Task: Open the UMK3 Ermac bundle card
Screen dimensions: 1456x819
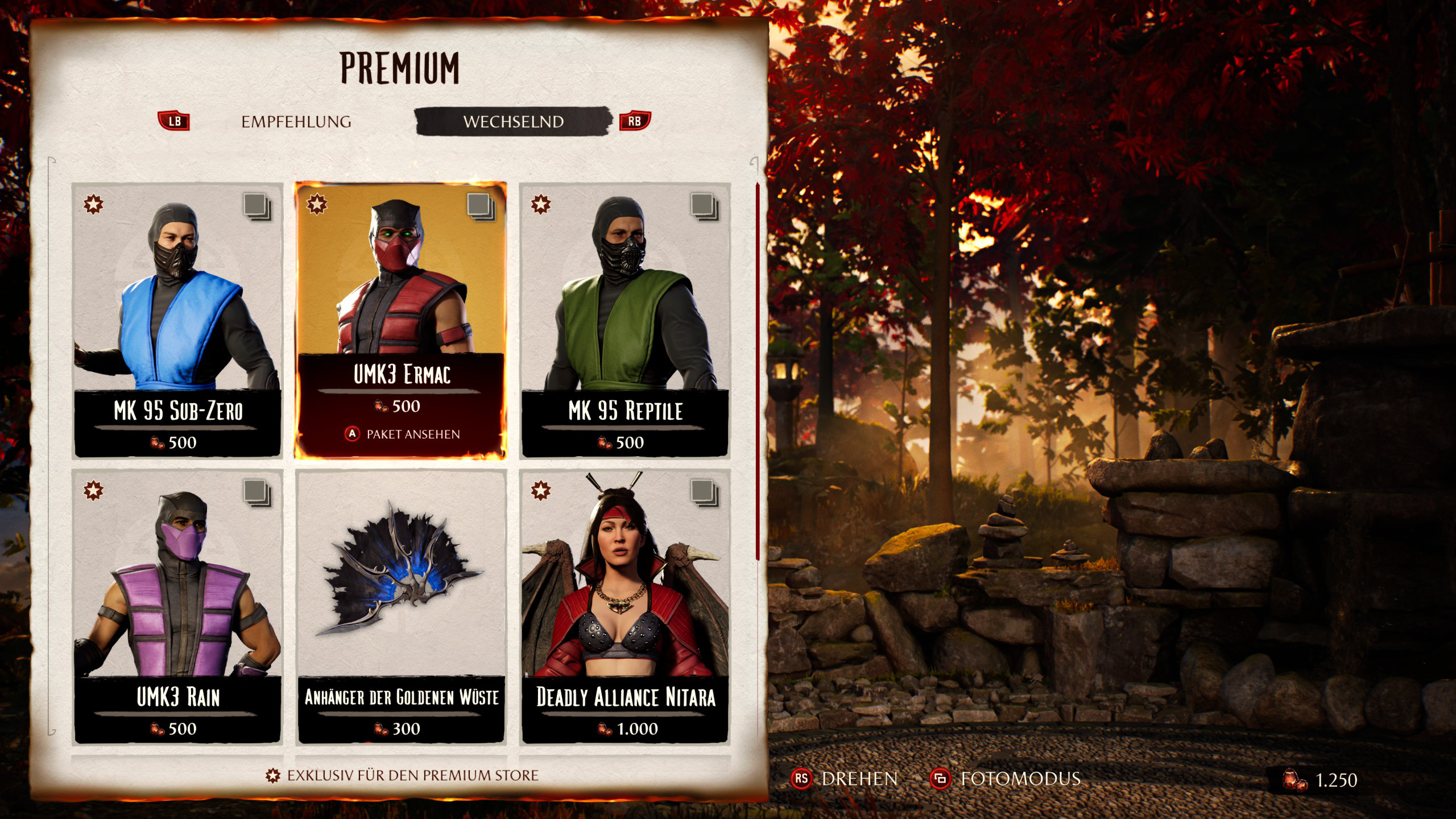Action: click(400, 320)
